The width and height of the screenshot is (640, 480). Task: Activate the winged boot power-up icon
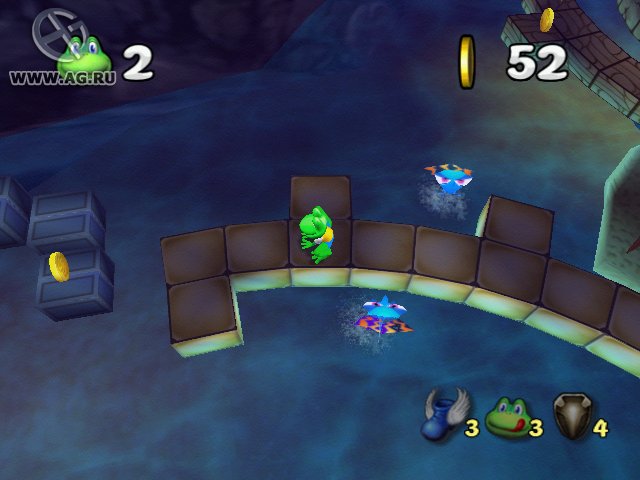point(440,415)
